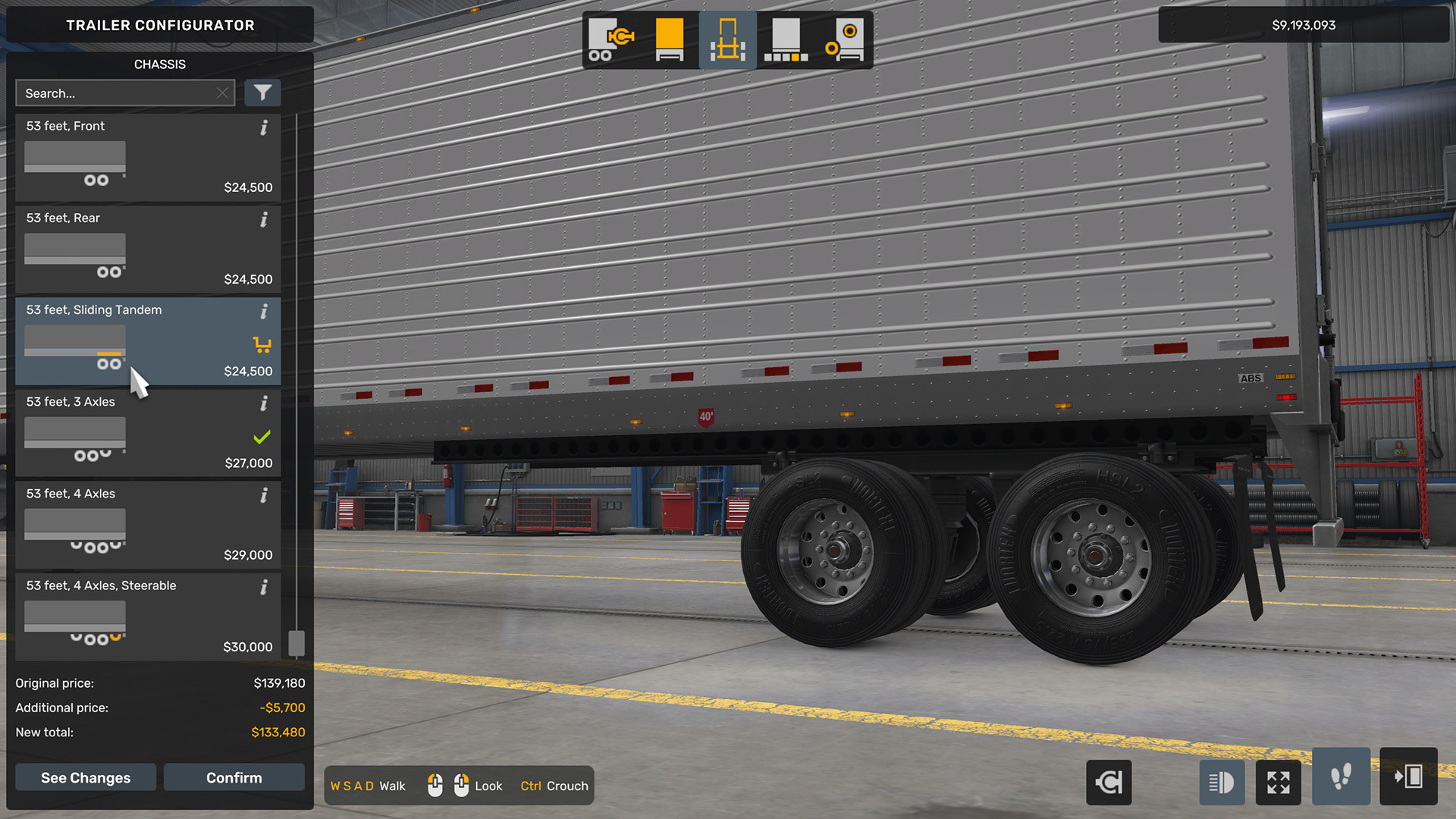Toggle the trailer lights button
The image size is (1456, 819).
tap(1221, 782)
